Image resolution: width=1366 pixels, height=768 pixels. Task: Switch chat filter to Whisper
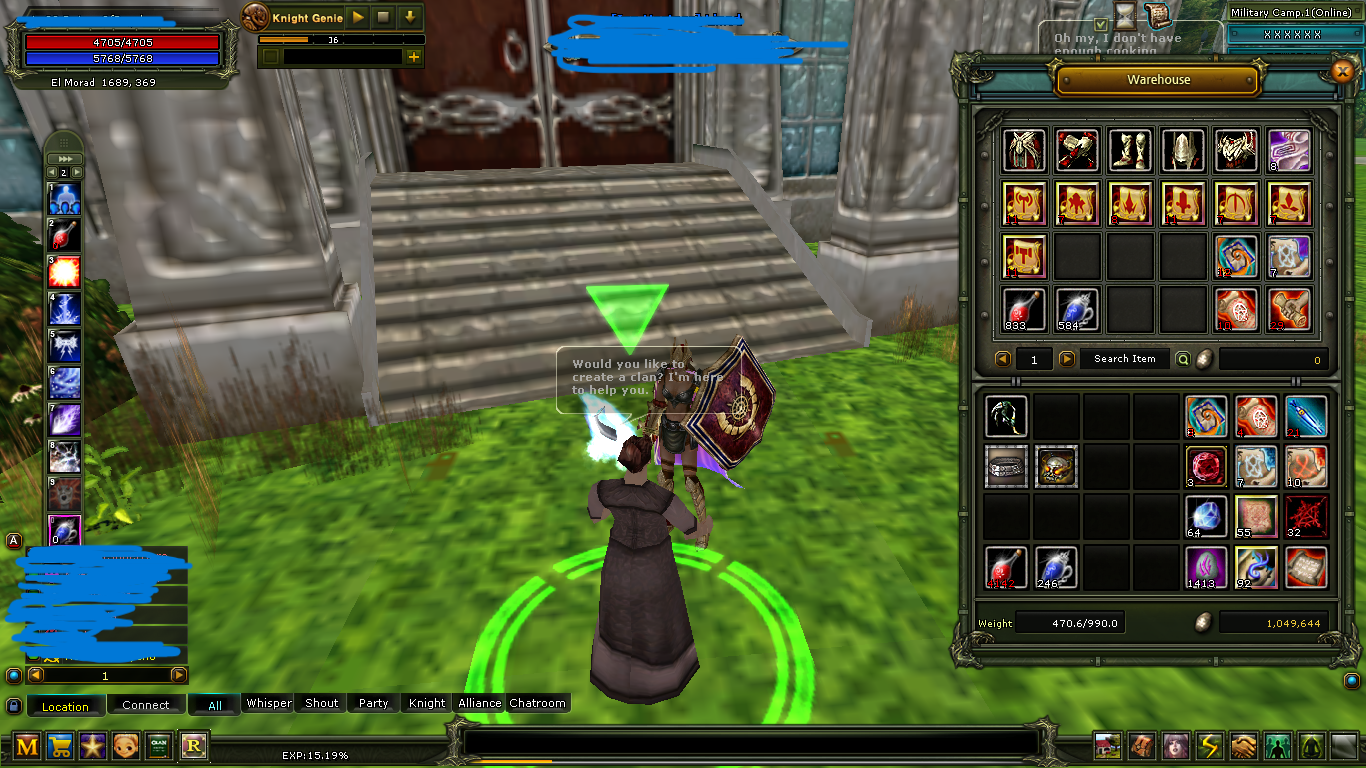click(268, 703)
